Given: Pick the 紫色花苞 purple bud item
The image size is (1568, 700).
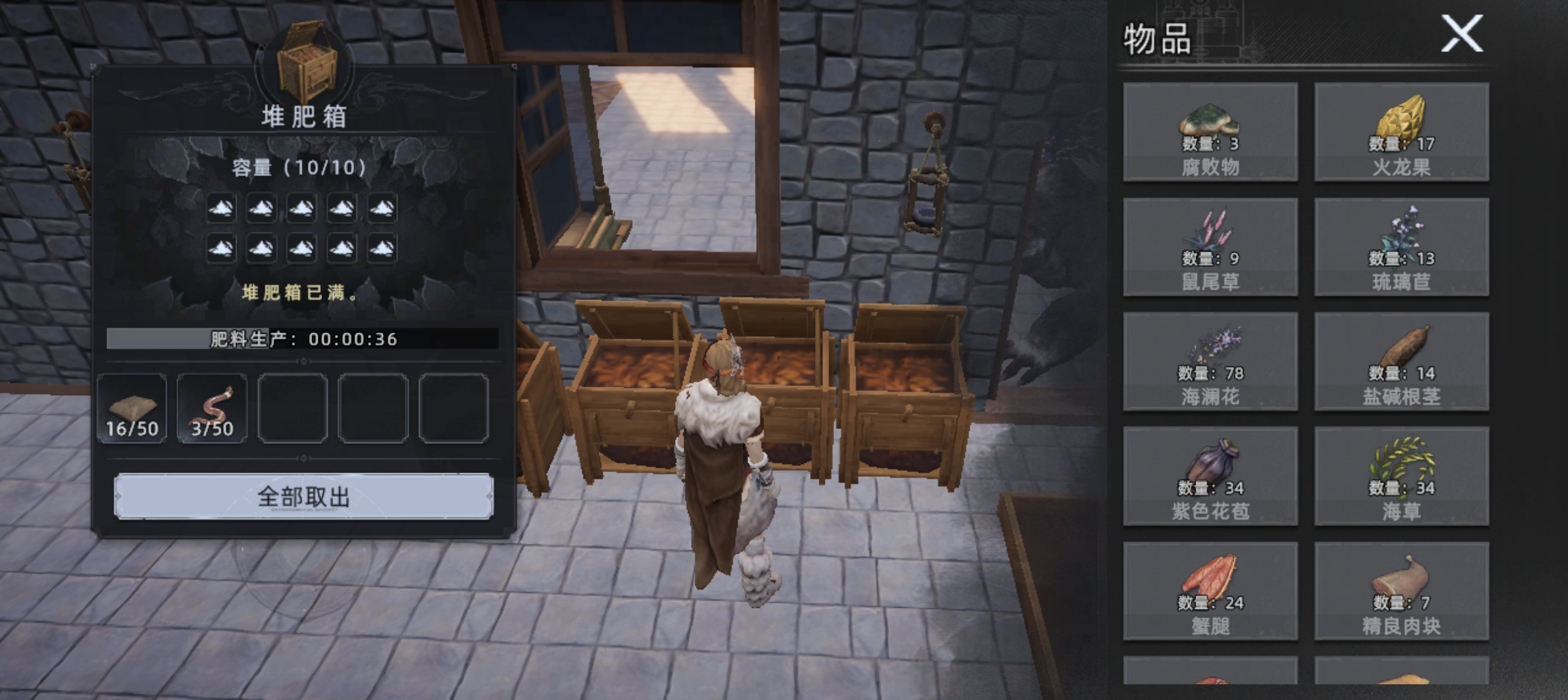Looking at the screenshot, I should pyautogui.click(x=1210, y=476).
